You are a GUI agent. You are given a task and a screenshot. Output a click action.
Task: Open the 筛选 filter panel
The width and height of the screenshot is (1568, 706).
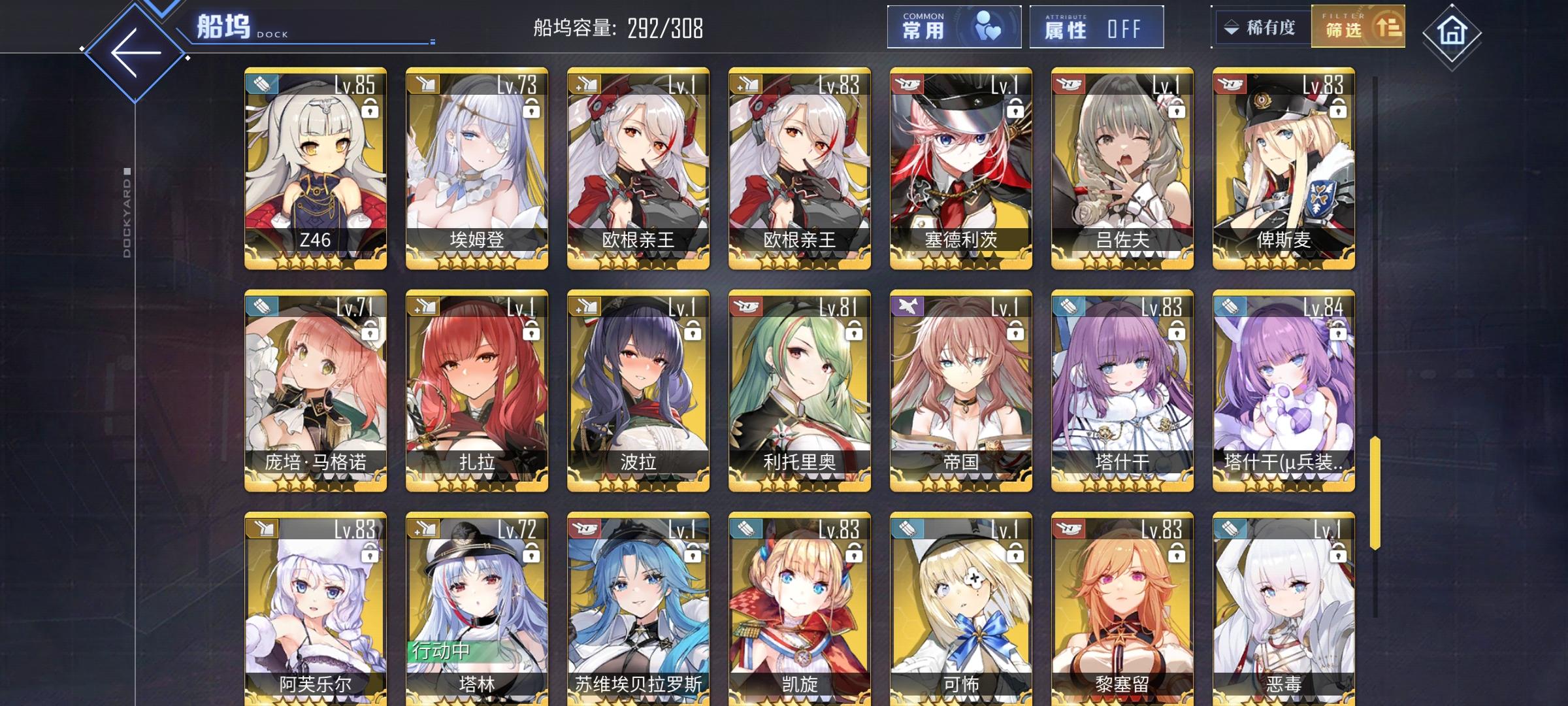pos(1358,27)
